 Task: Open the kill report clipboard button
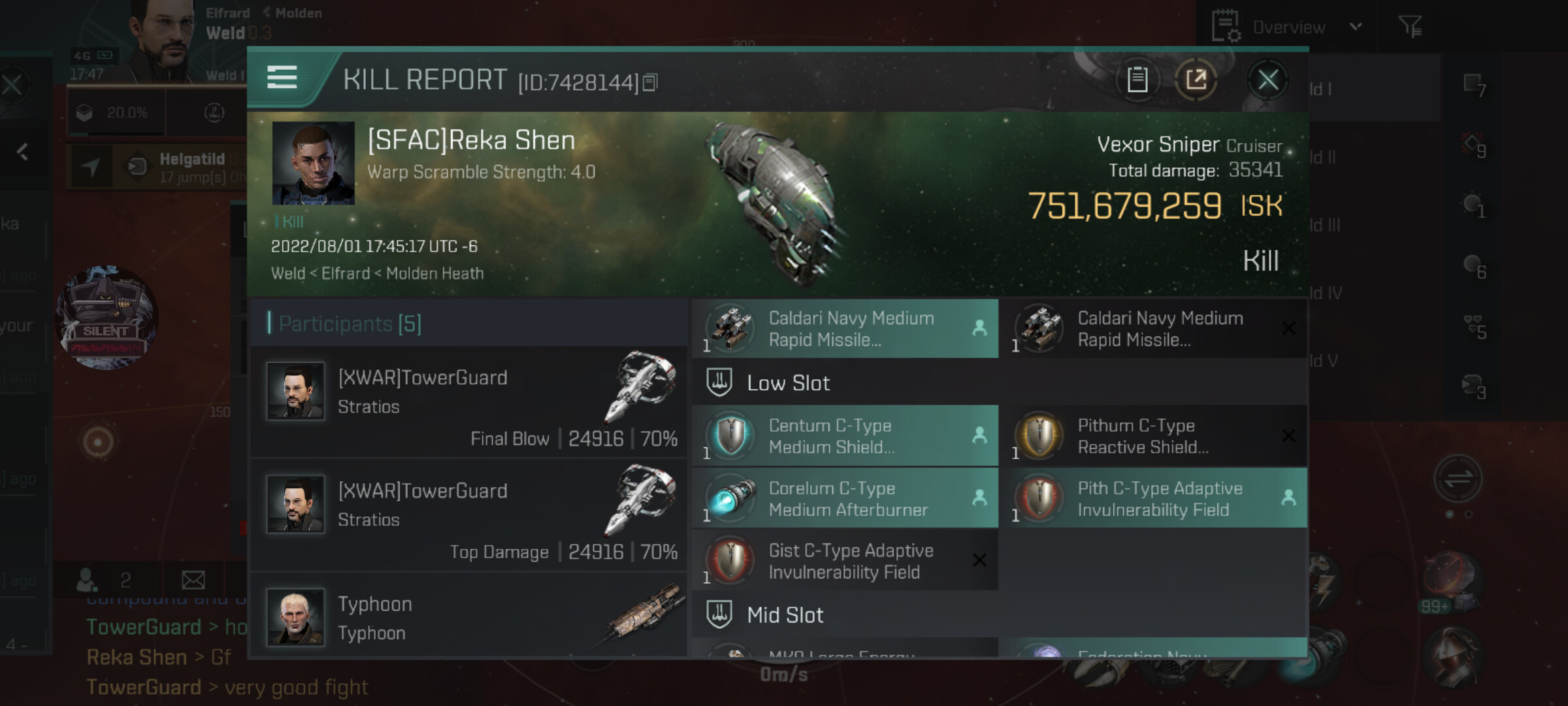coord(1137,80)
